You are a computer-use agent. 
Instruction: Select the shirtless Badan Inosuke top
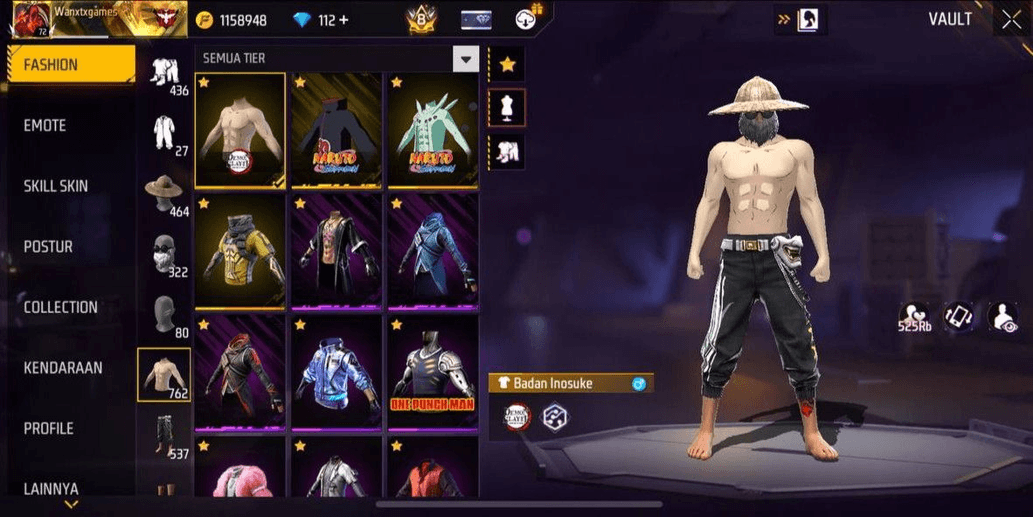coord(240,130)
